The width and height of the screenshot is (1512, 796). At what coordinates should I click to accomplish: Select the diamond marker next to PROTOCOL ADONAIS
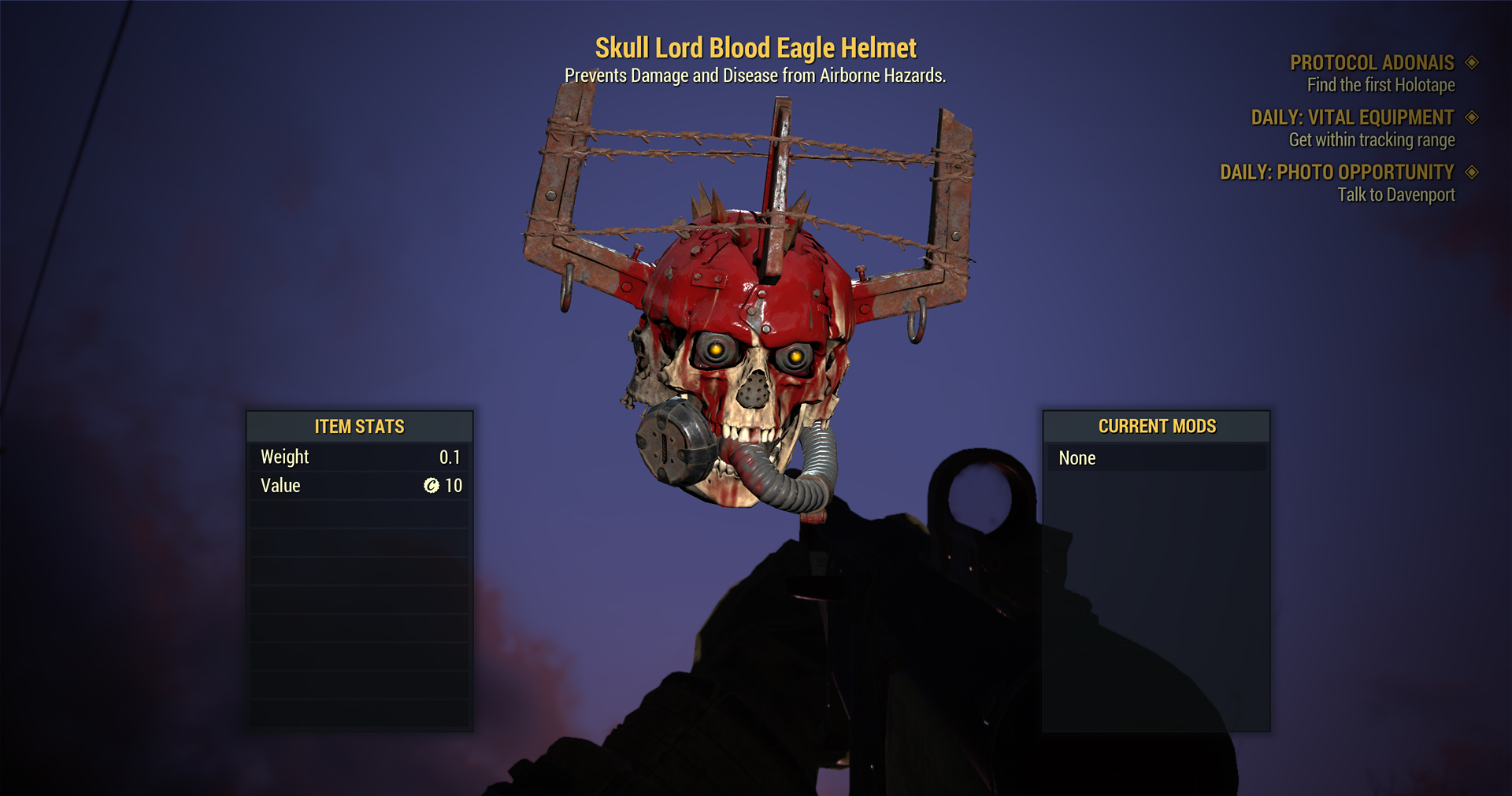[1471, 63]
